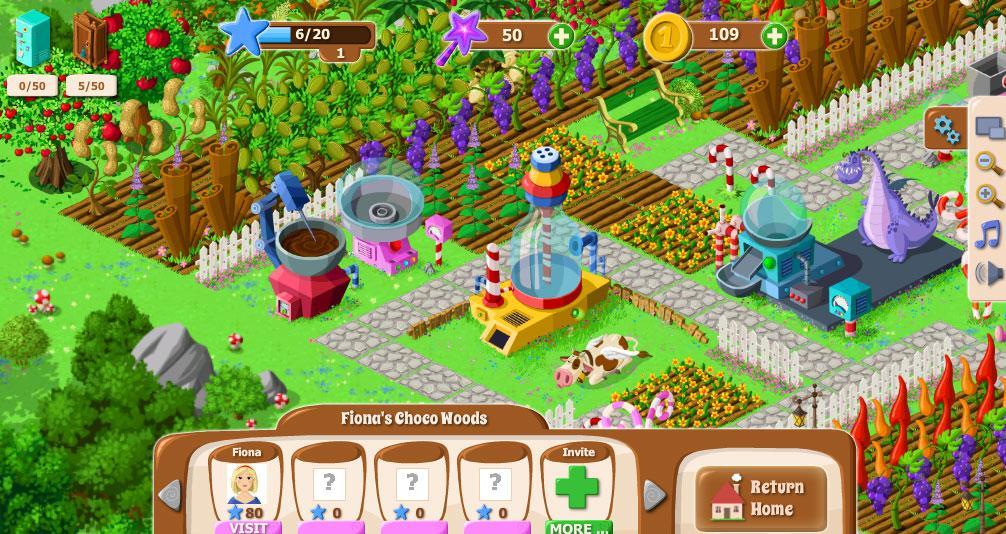Viewport: 1006px width, 534px height.
Task: Open the gear settings tab
Action: tap(944, 128)
